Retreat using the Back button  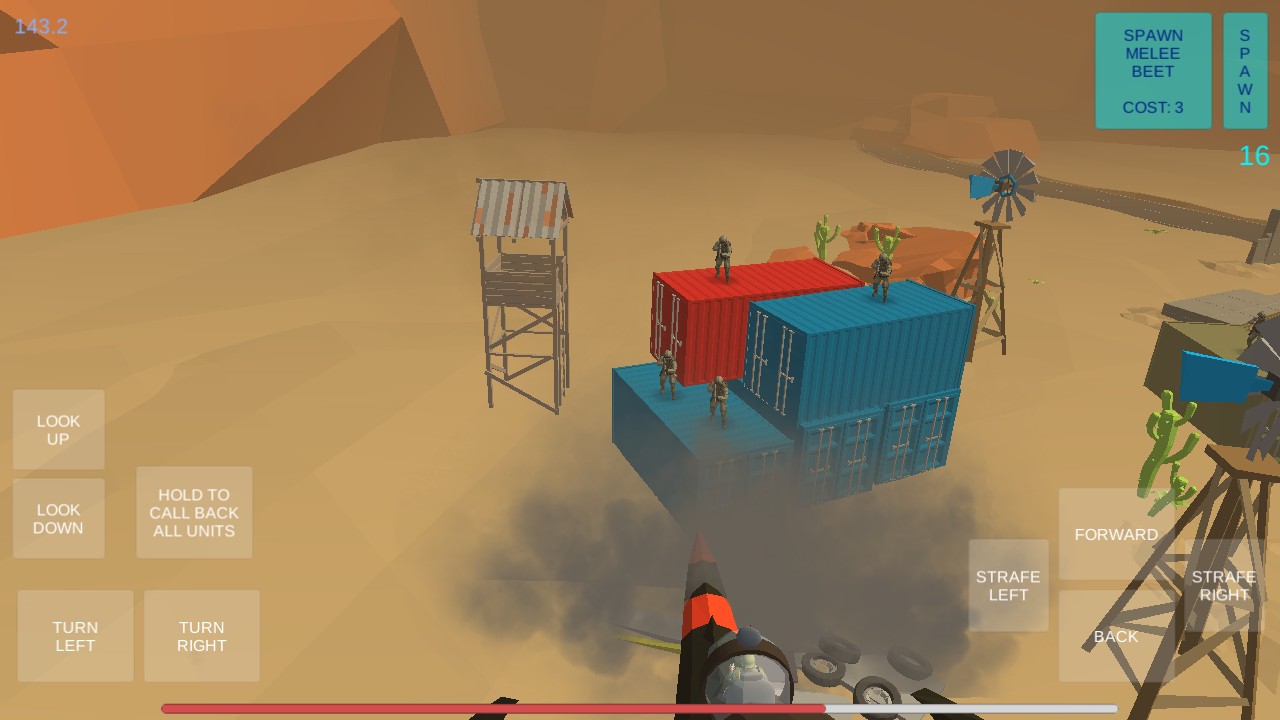click(1116, 636)
